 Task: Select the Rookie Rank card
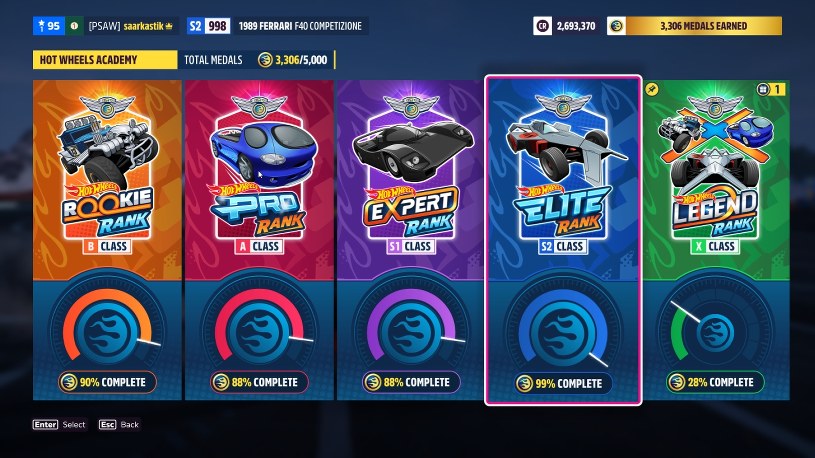click(x=107, y=240)
